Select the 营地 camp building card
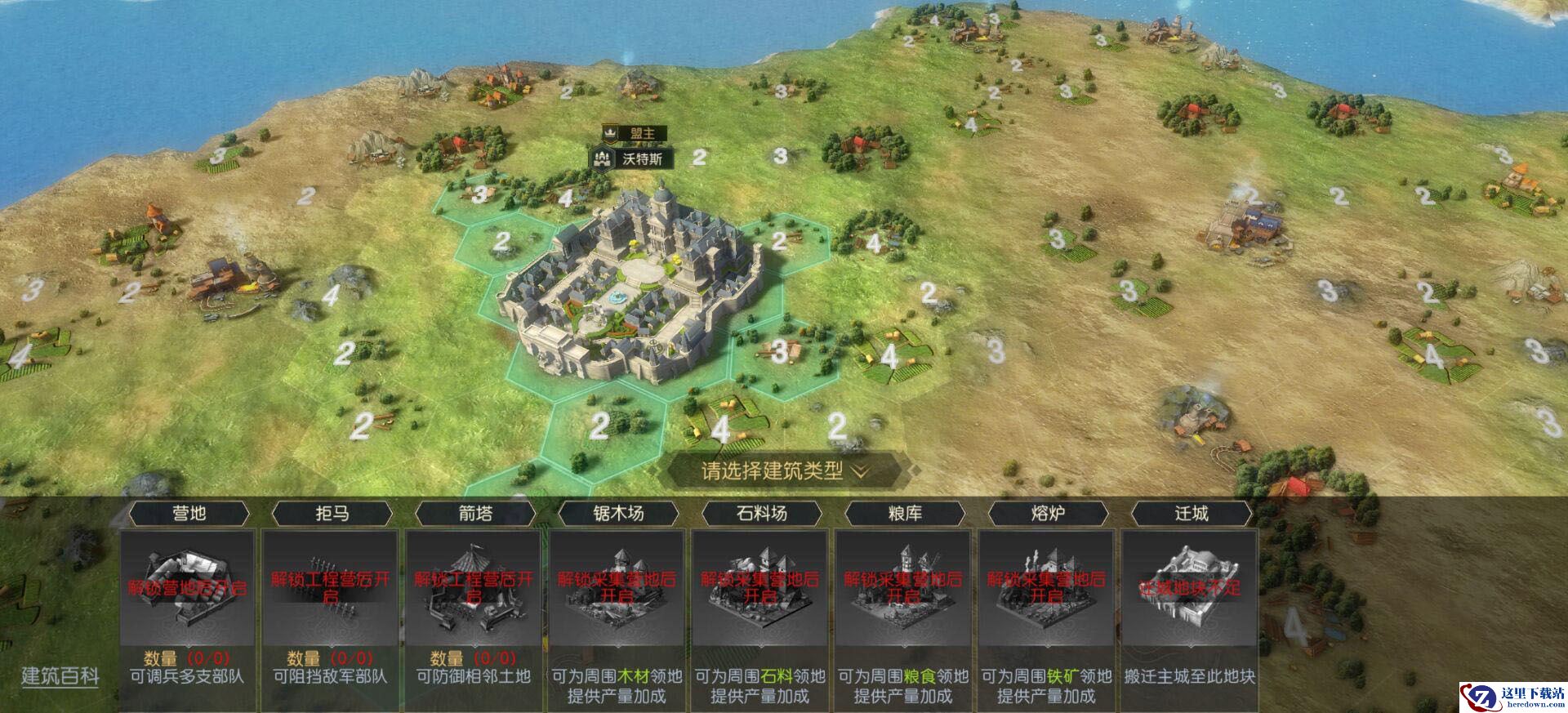Image resolution: width=1568 pixels, height=713 pixels. [x=188, y=588]
